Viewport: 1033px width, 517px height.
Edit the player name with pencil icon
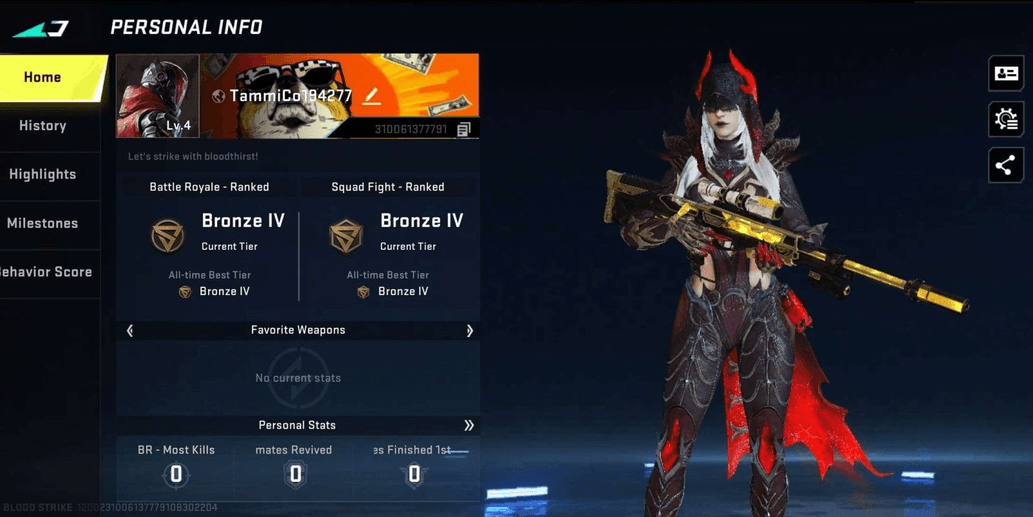(x=371, y=96)
